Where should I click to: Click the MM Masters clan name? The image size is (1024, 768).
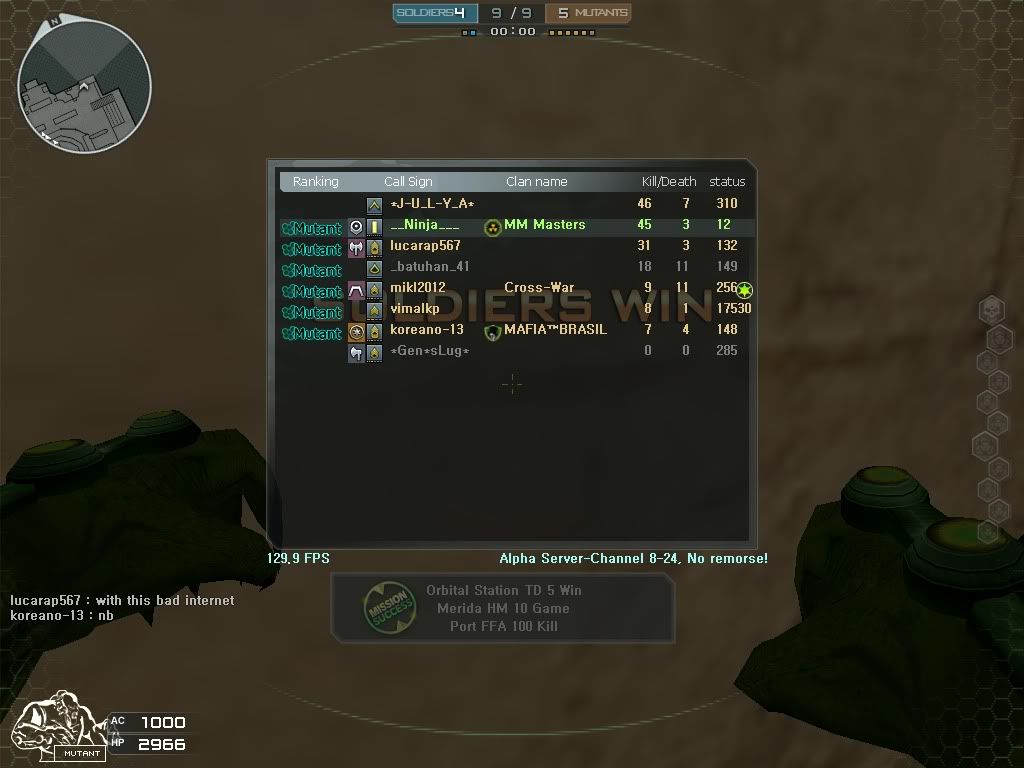544,225
